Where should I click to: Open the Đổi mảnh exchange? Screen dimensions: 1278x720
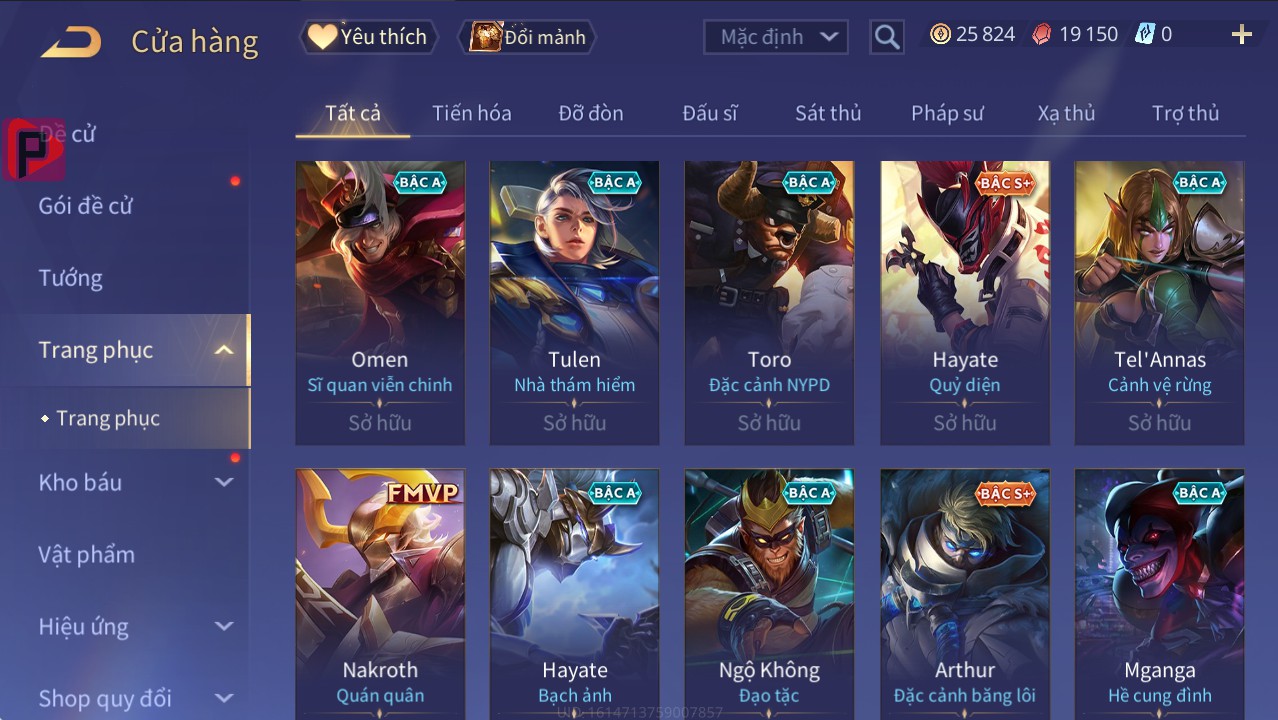[527, 37]
